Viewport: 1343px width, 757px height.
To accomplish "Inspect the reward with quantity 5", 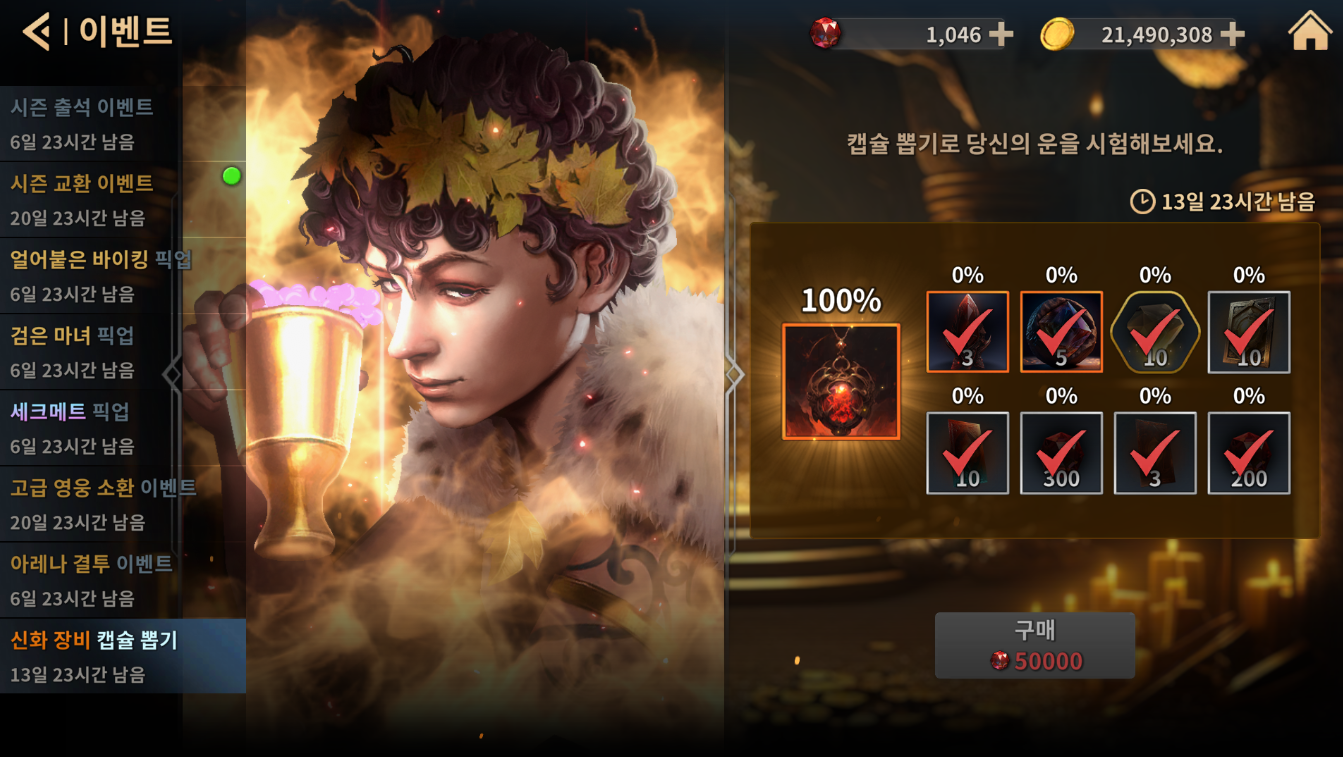I will pos(1061,332).
